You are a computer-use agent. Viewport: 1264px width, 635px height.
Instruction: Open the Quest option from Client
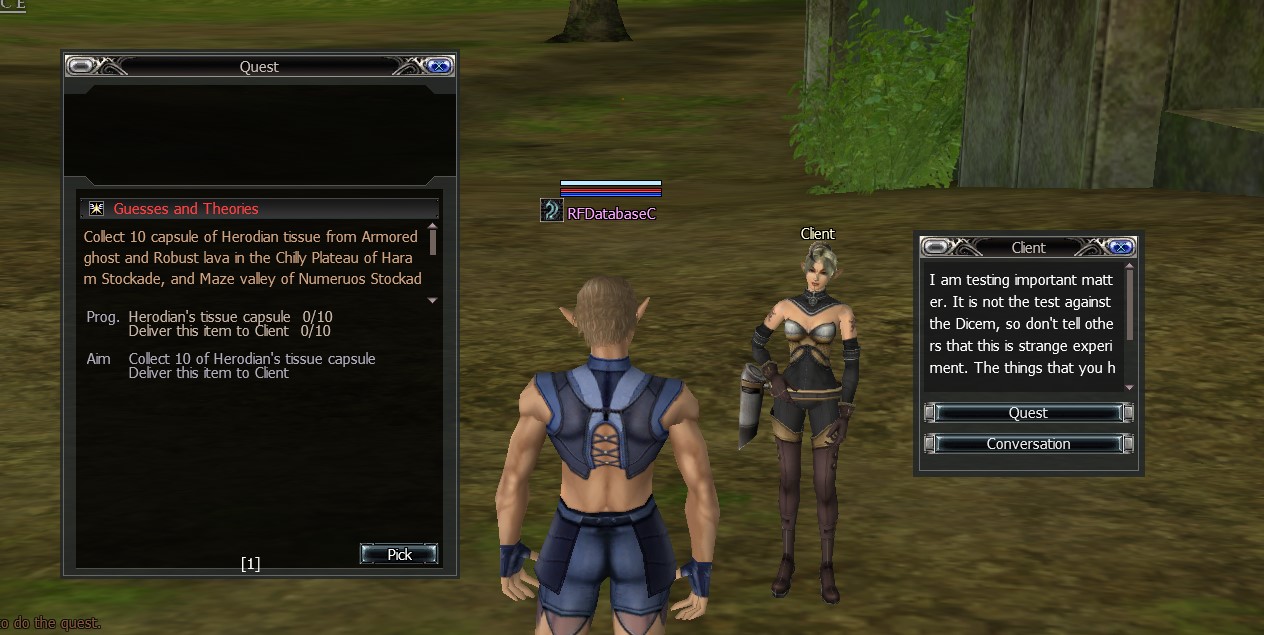(x=1028, y=413)
